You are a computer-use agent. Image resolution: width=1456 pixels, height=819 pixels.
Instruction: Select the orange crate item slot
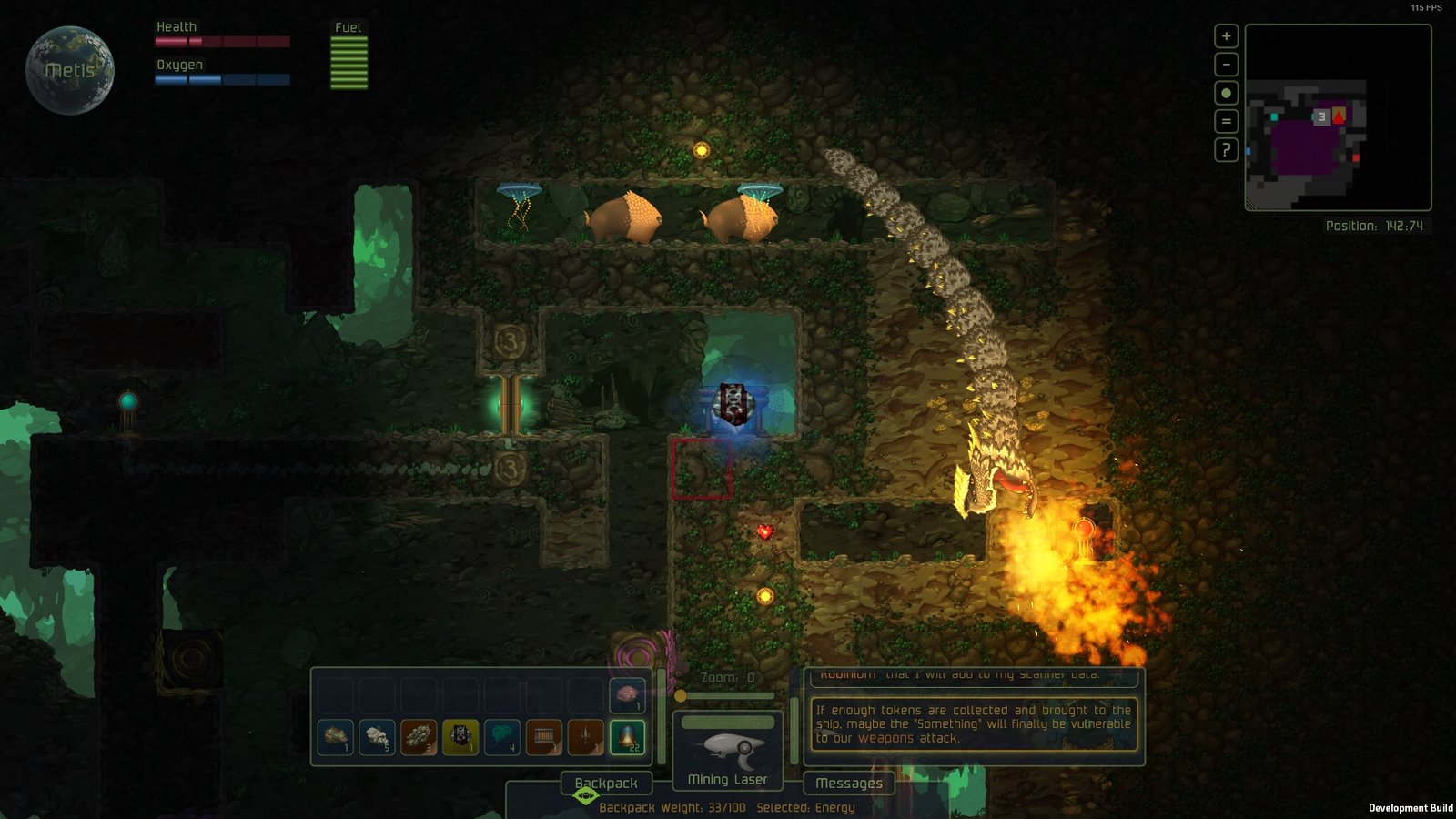click(543, 737)
